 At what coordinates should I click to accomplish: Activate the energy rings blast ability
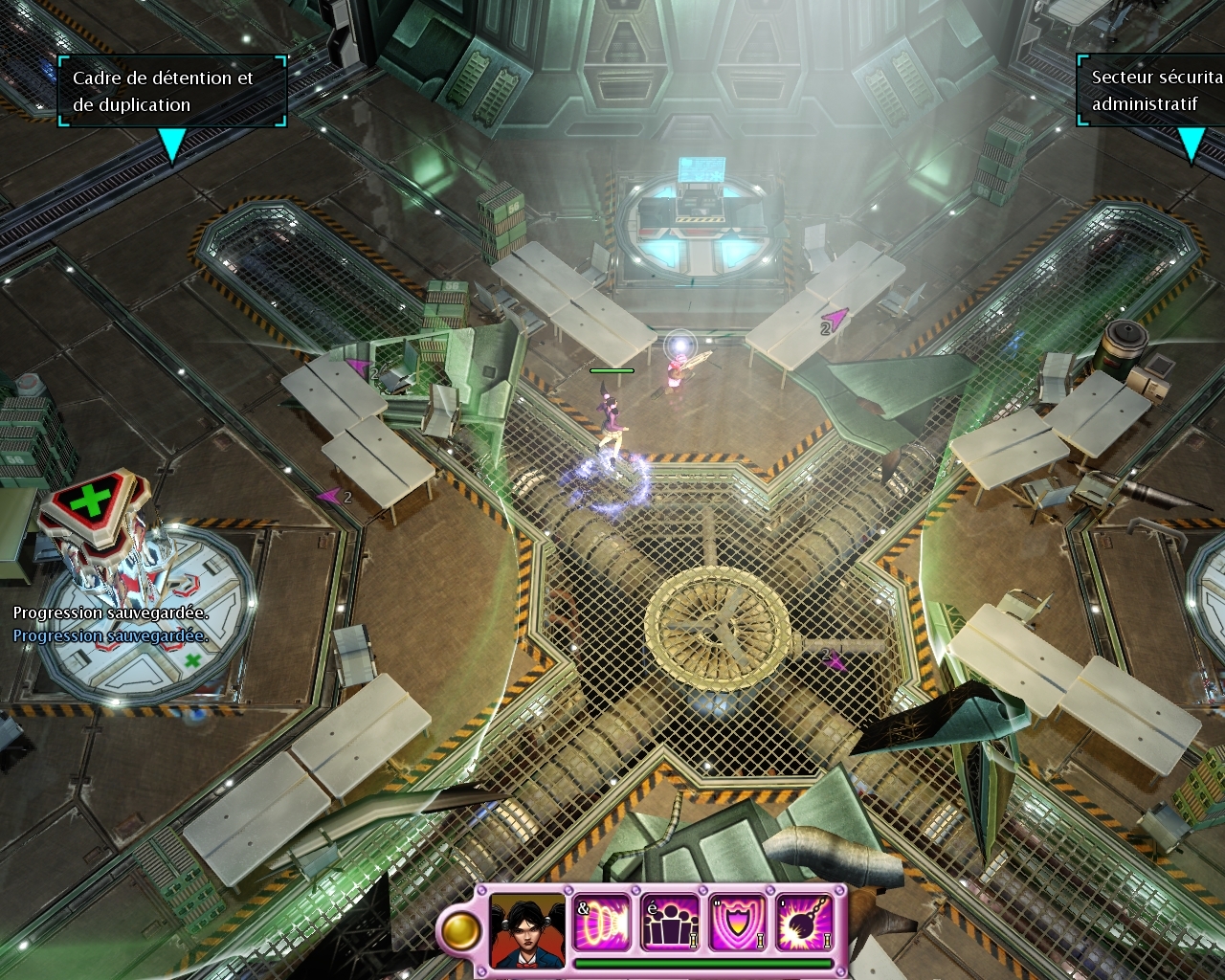[x=603, y=924]
